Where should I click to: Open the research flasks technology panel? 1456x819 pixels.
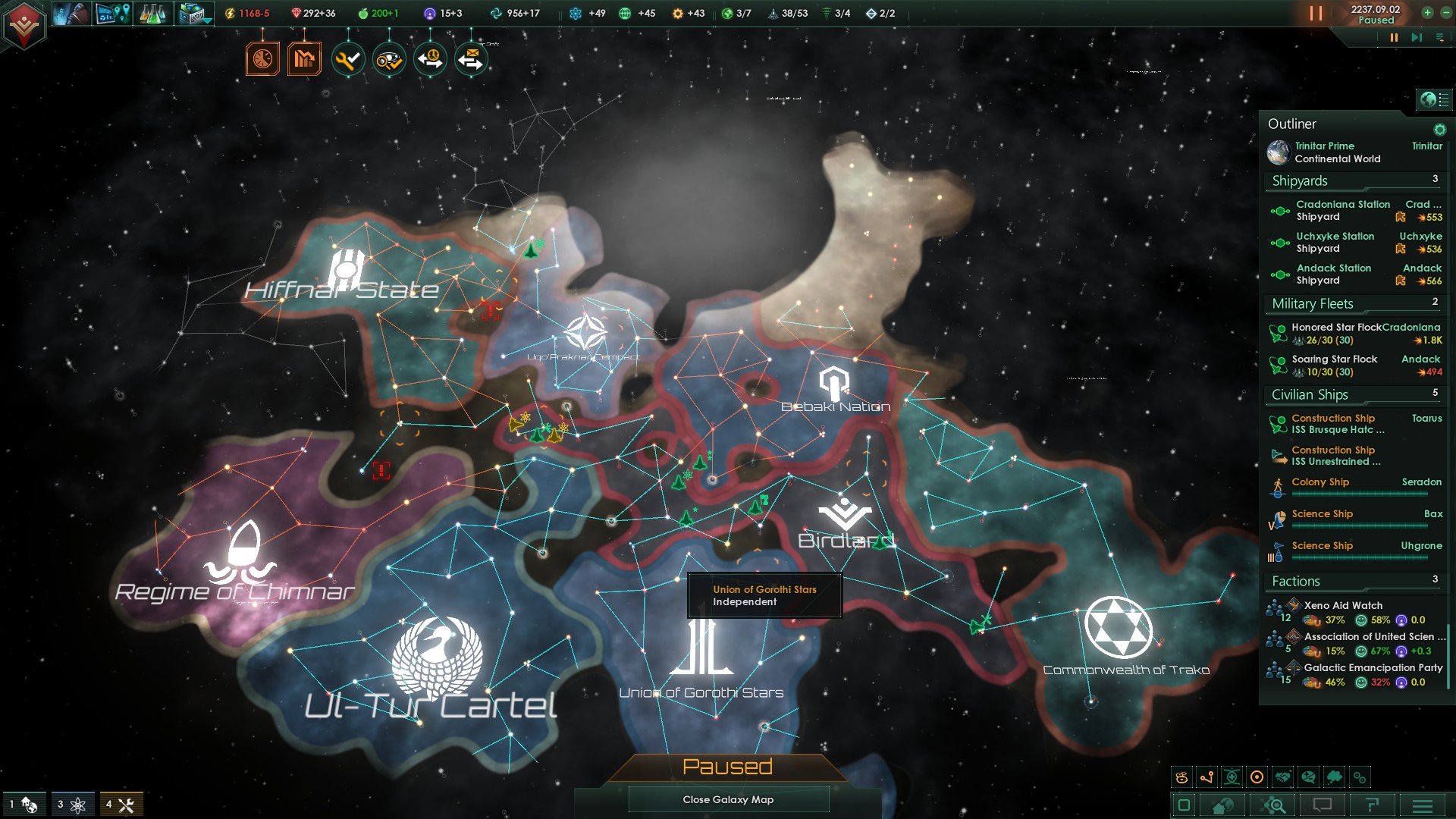click(152, 14)
